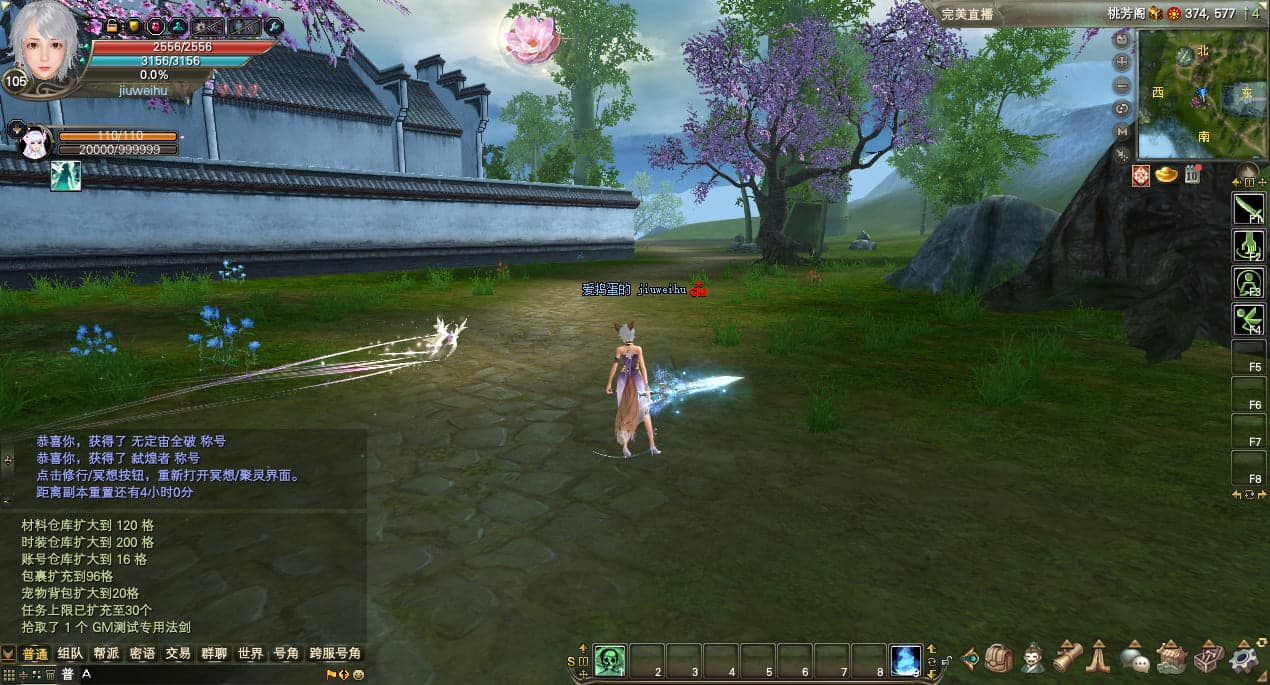Switch to the 组队 chat tab
The width and height of the screenshot is (1270, 685).
tap(70, 654)
